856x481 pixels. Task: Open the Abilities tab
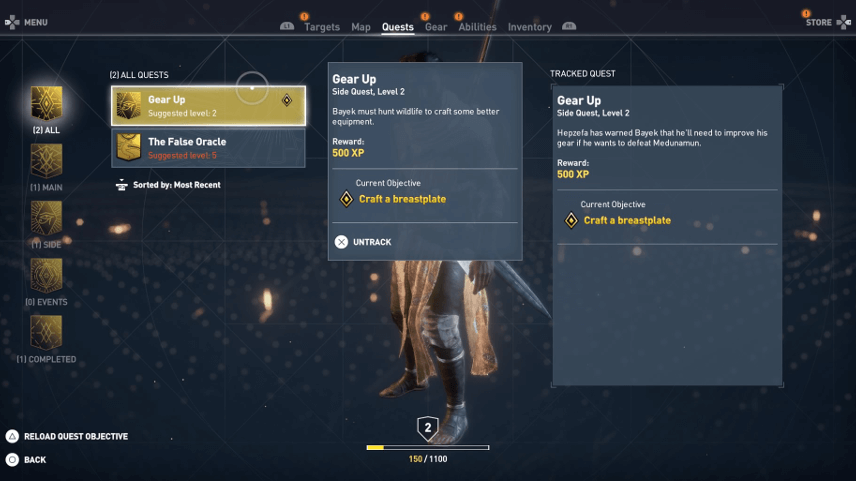click(x=477, y=27)
